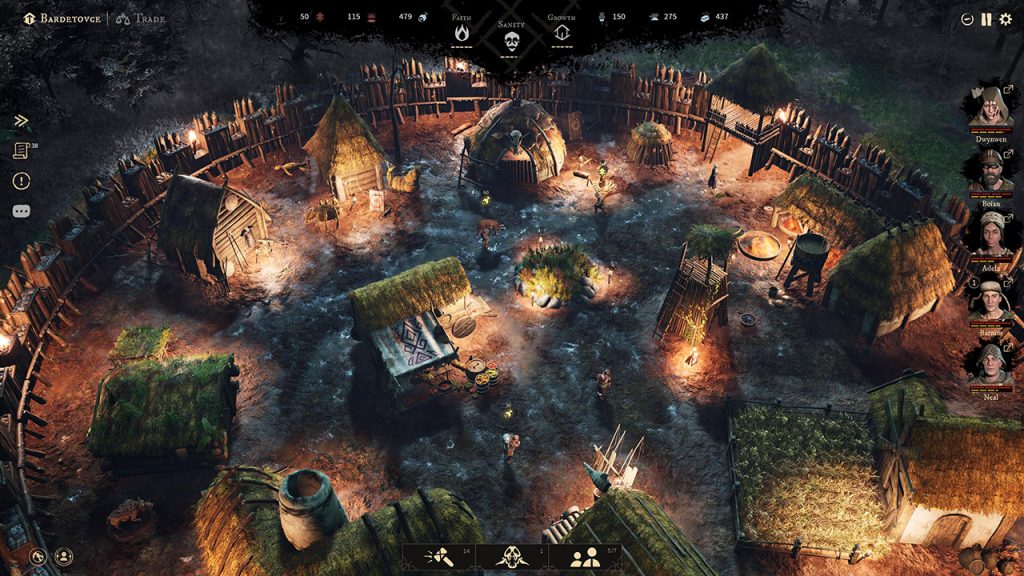Open the hammer build menu

[x=438, y=558]
